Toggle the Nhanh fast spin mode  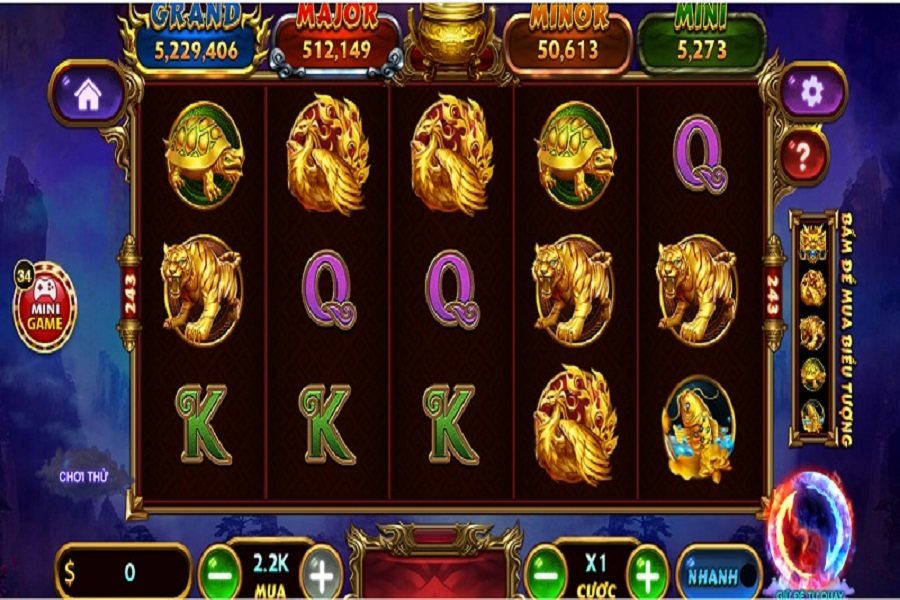(x=718, y=575)
